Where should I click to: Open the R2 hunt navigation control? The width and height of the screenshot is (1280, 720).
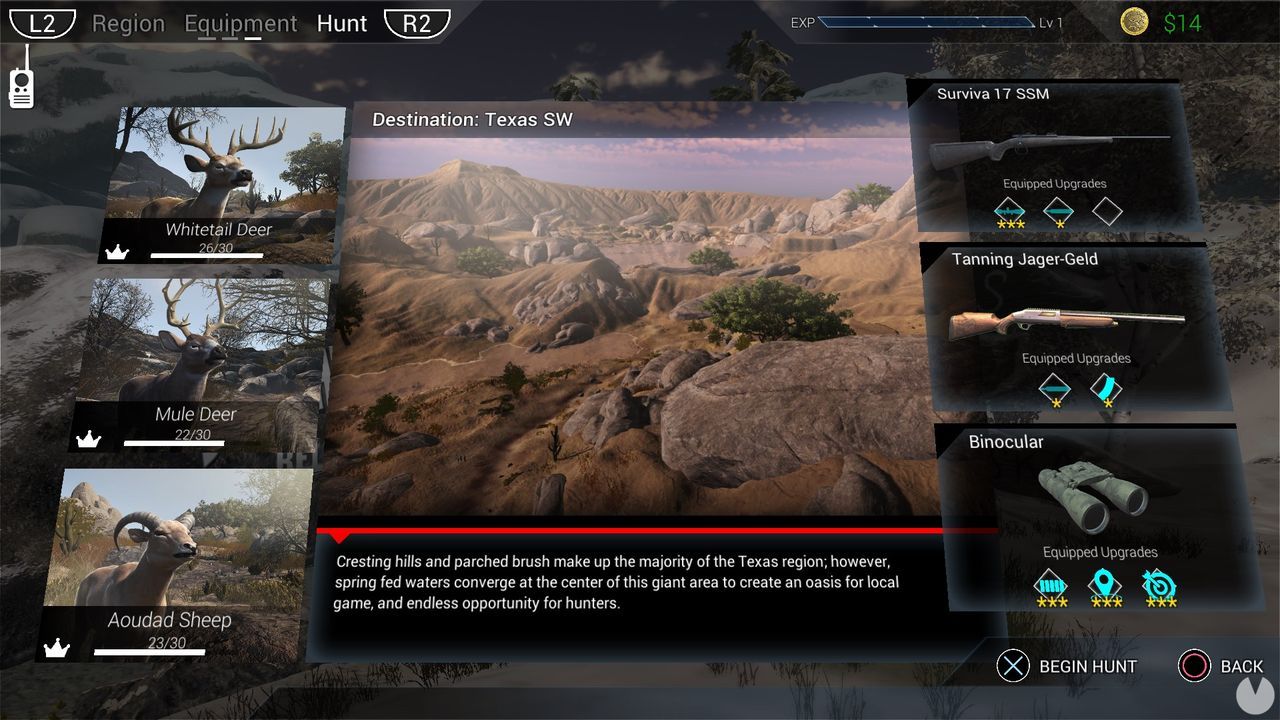coord(419,23)
